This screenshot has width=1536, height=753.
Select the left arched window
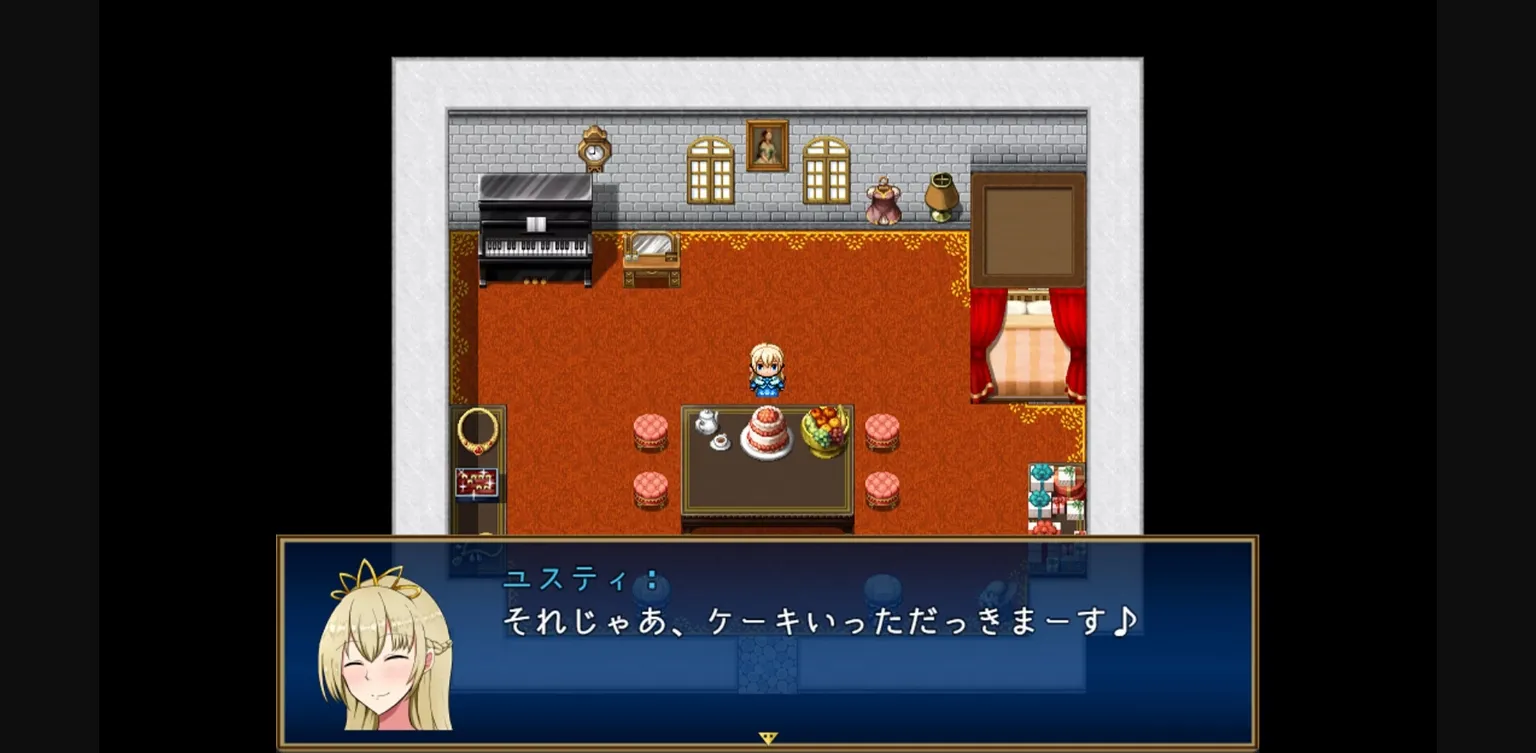coord(709,170)
